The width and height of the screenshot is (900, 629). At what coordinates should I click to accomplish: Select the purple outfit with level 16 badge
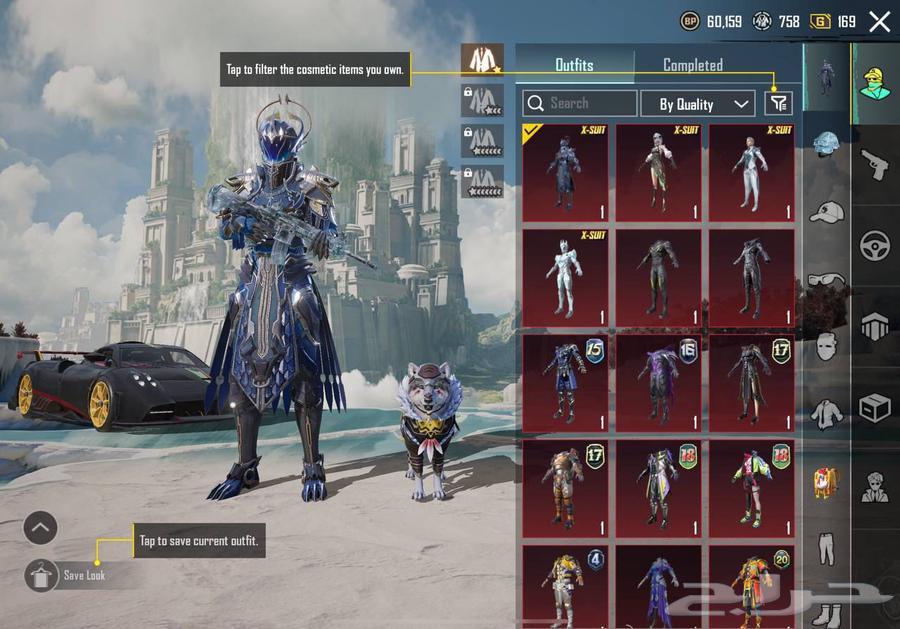click(x=658, y=382)
